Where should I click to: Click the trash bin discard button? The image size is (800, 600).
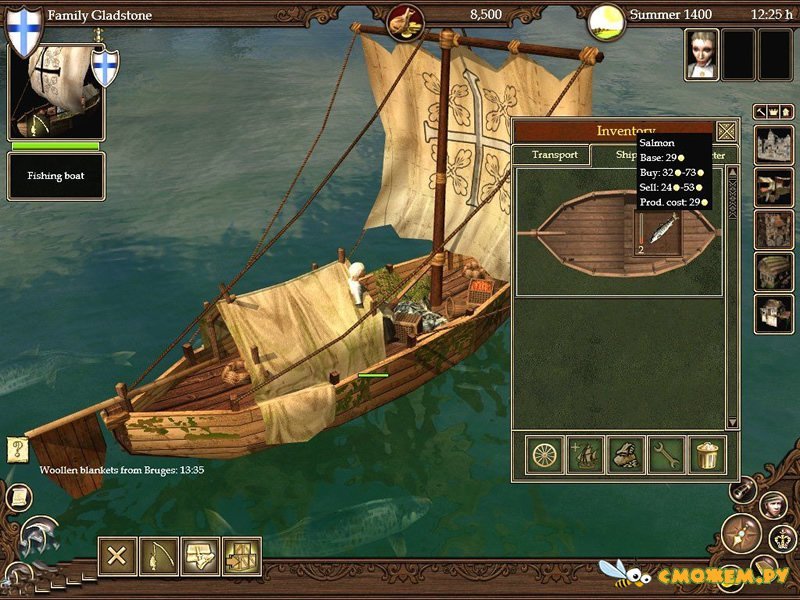click(706, 455)
